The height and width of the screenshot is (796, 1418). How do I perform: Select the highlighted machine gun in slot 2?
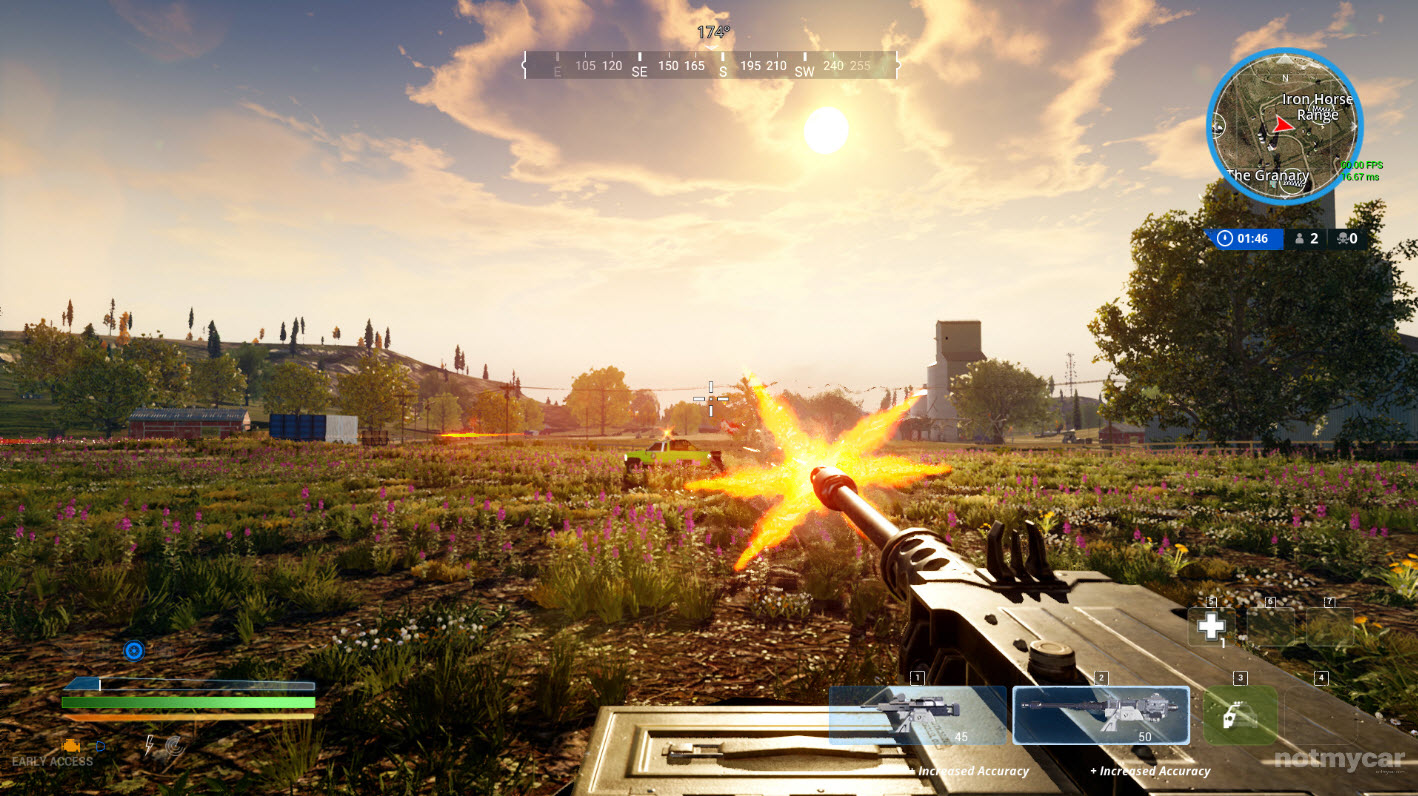(x=1101, y=715)
